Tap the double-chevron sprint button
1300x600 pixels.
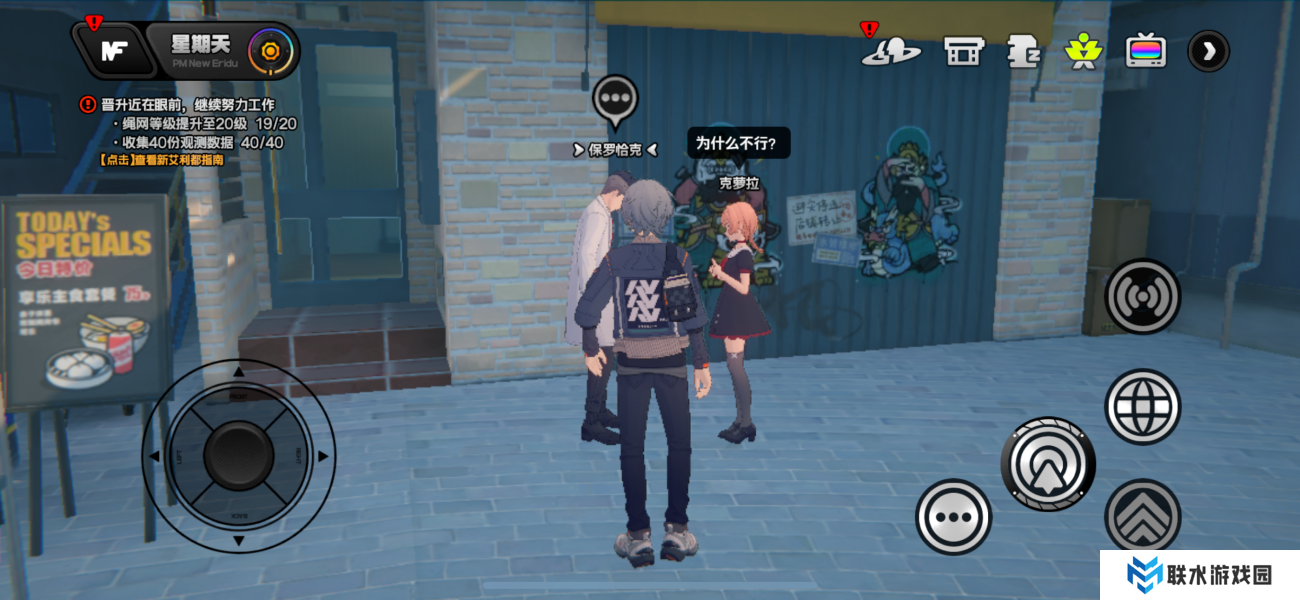pos(1142,516)
